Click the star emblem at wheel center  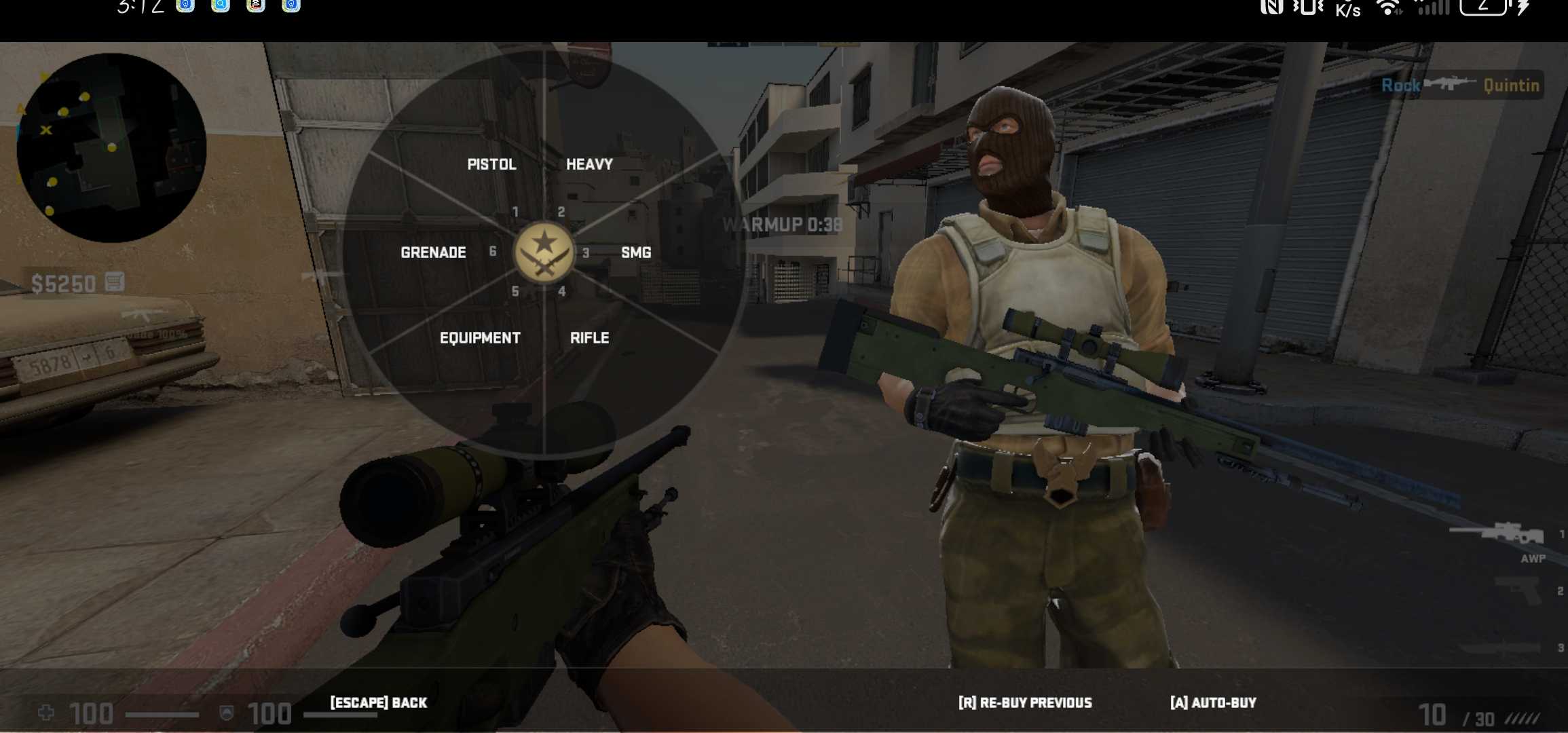pos(544,251)
